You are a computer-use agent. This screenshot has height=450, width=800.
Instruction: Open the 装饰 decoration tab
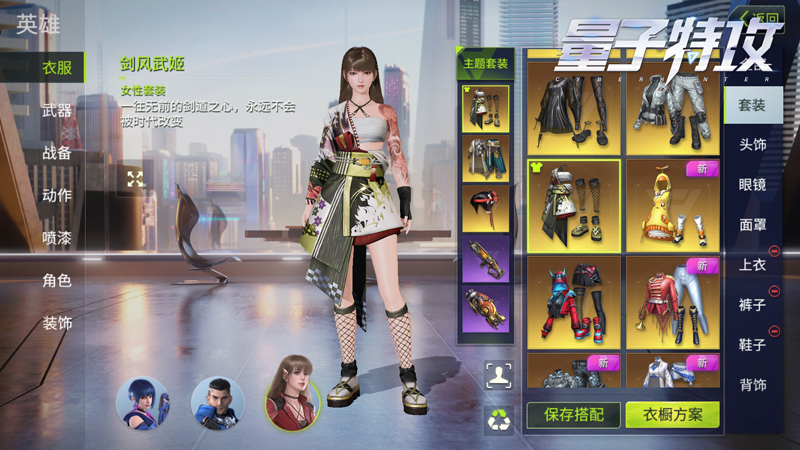[56, 323]
